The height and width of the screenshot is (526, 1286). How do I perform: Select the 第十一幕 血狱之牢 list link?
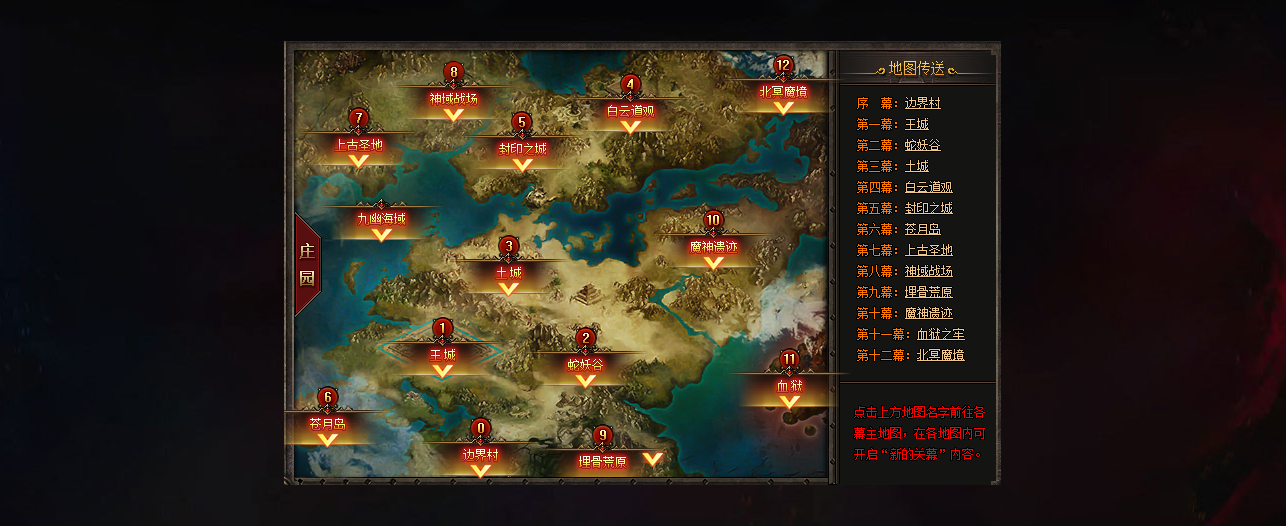pos(940,334)
